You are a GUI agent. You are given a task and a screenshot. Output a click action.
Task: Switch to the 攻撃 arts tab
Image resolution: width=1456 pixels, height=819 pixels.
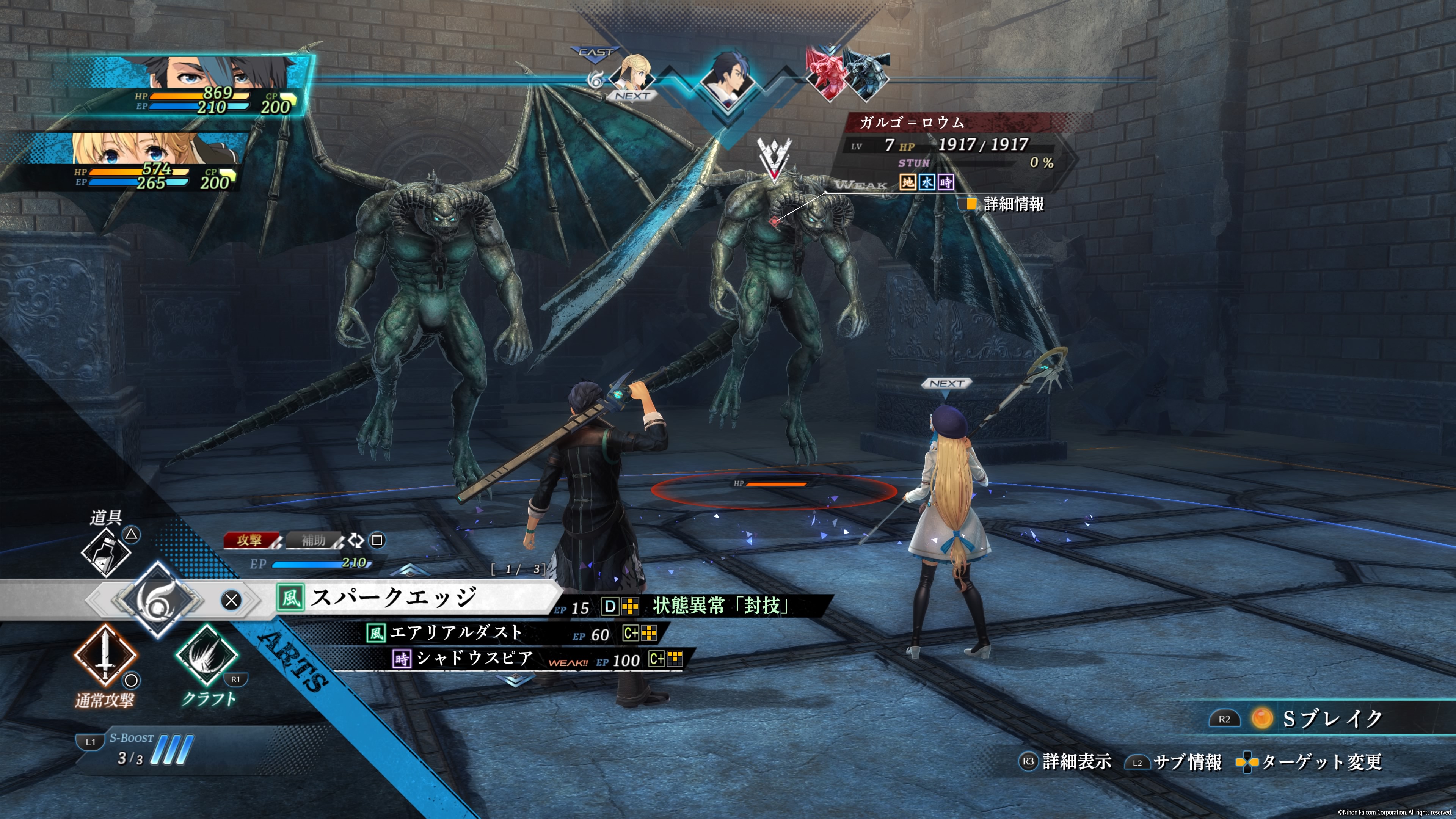coord(250,540)
